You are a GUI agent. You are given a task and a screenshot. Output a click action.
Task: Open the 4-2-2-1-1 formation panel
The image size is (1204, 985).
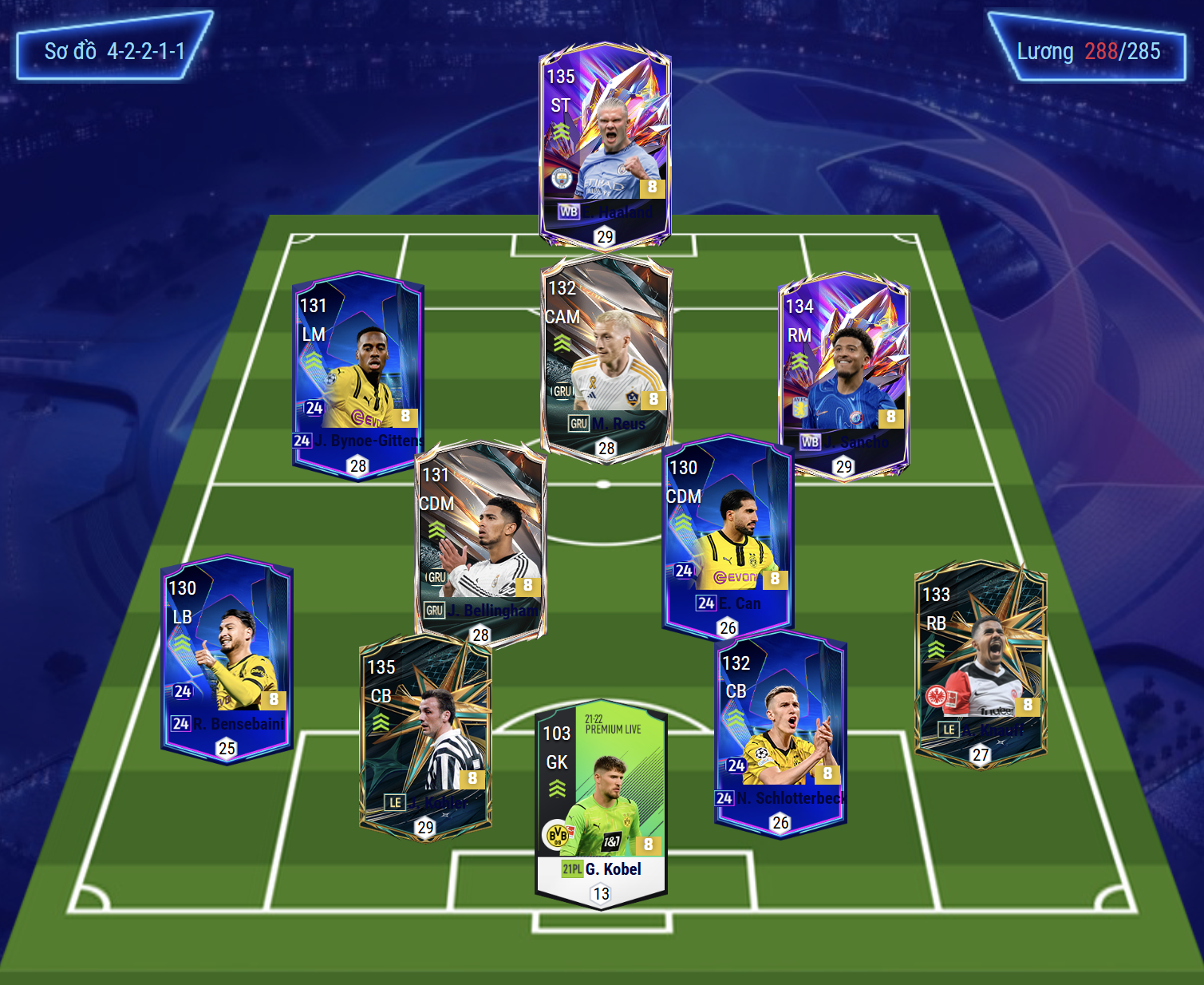point(114,51)
